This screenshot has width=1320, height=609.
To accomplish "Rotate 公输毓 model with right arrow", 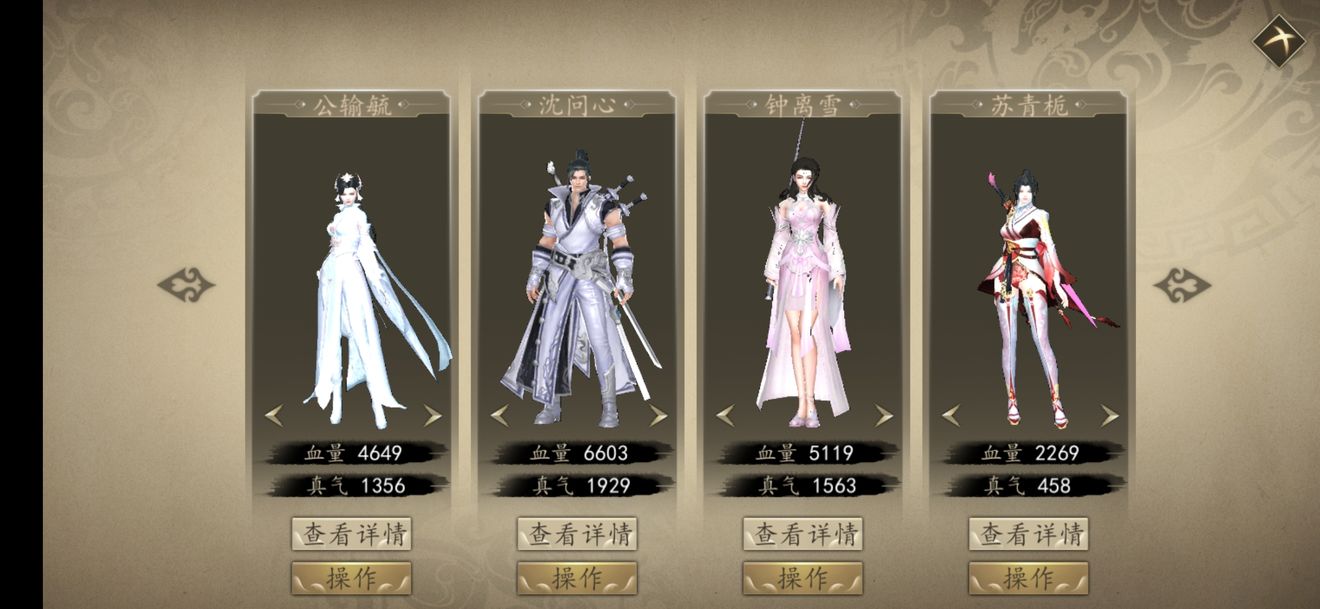I will (432, 415).
